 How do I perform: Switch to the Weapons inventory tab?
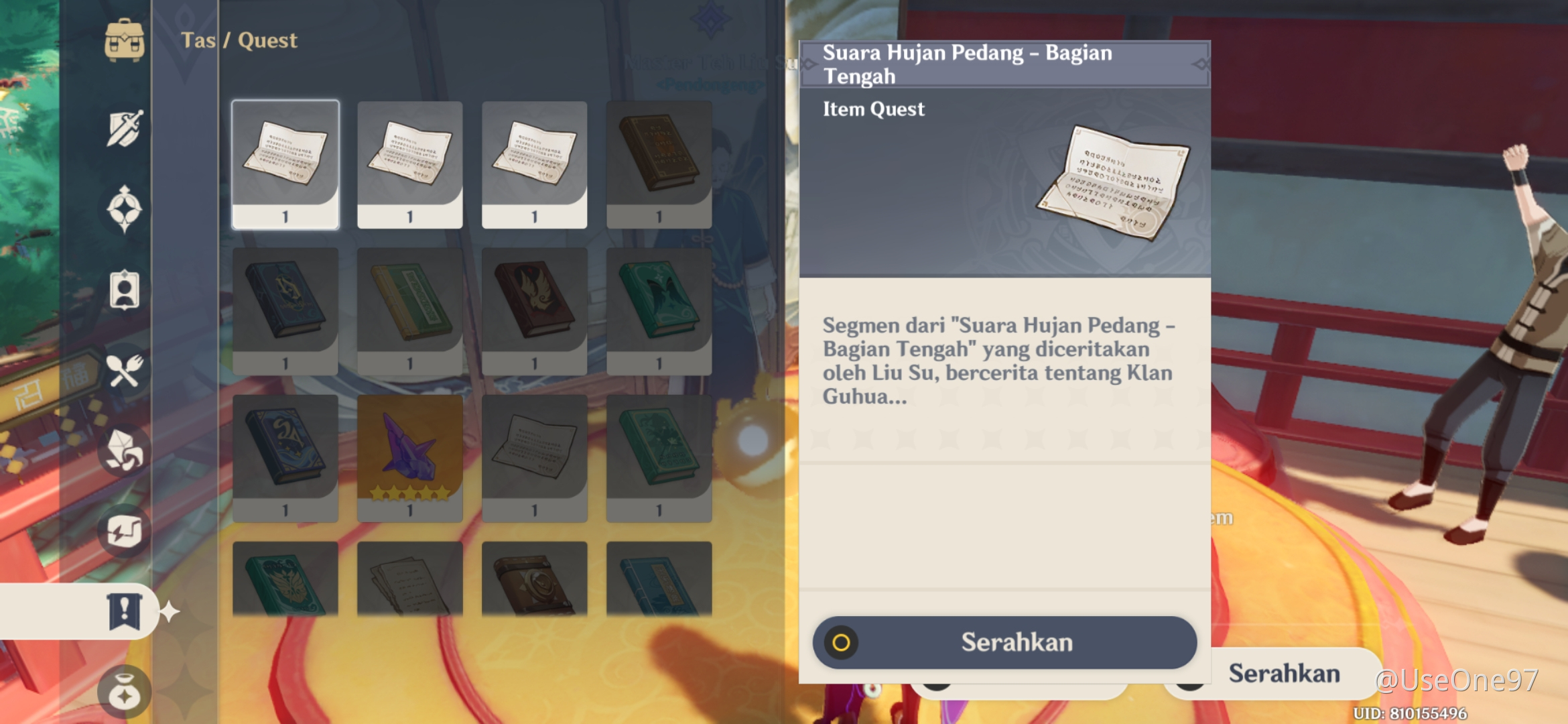pyautogui.click(x=125, y=129)
